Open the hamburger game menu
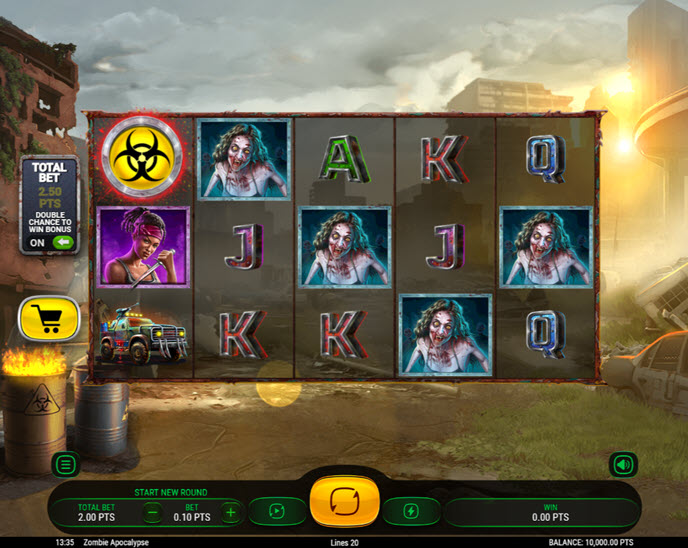Image resolution: width=688 pixels, height=548 pixels. click(x=66, y=464)
